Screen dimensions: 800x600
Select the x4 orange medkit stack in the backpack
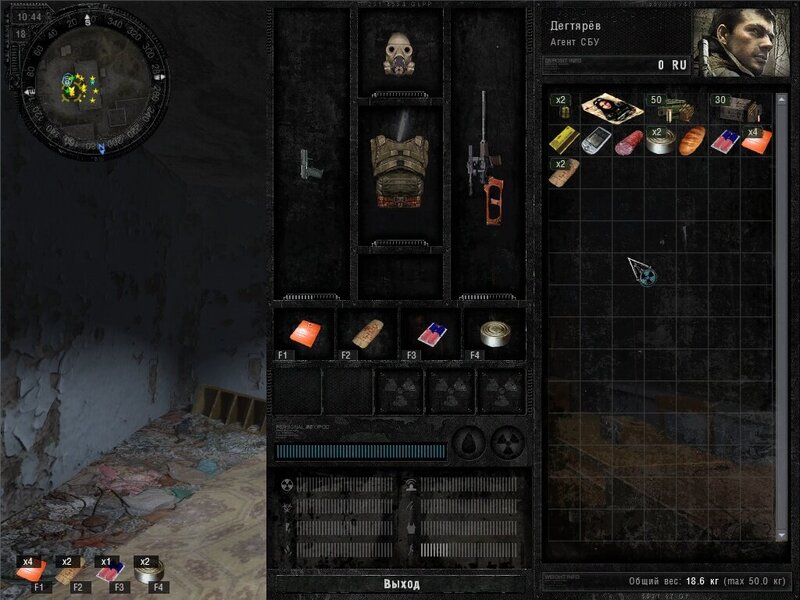pyautogui.click(x=756, y=141)
